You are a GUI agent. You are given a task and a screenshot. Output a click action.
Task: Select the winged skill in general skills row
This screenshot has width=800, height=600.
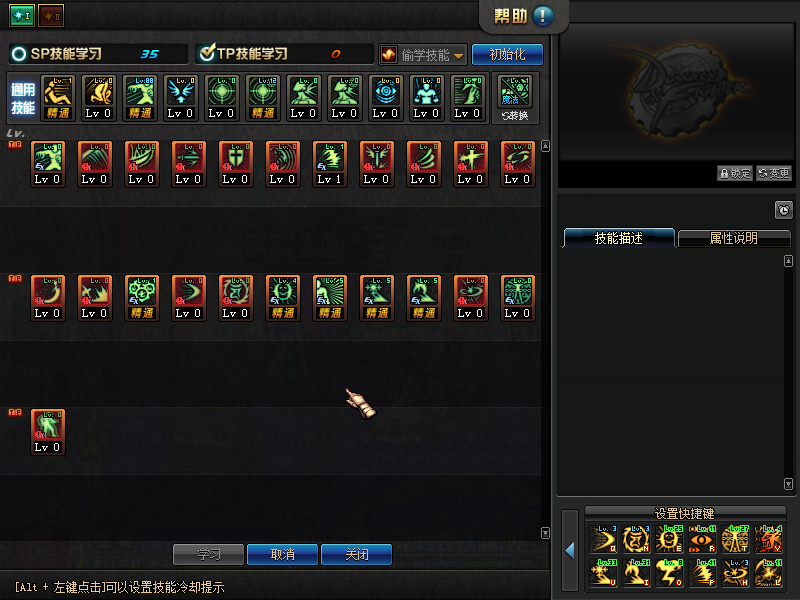pyautogui.click(x=180, y=97)
